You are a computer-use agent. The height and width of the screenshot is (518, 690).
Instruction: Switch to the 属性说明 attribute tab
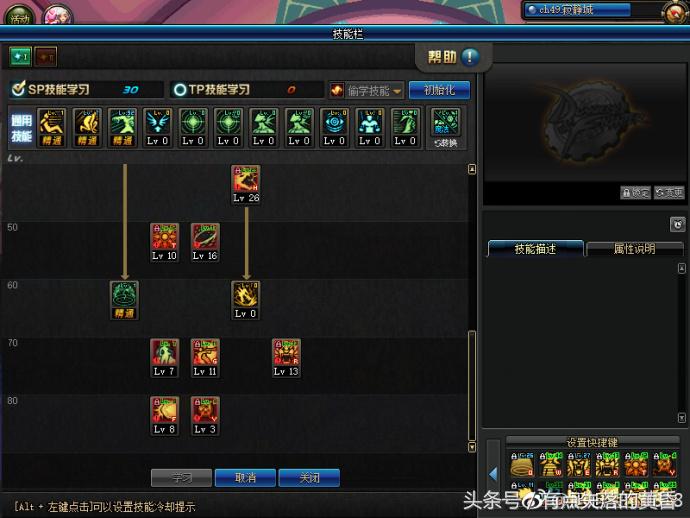(x=634, y=249)
